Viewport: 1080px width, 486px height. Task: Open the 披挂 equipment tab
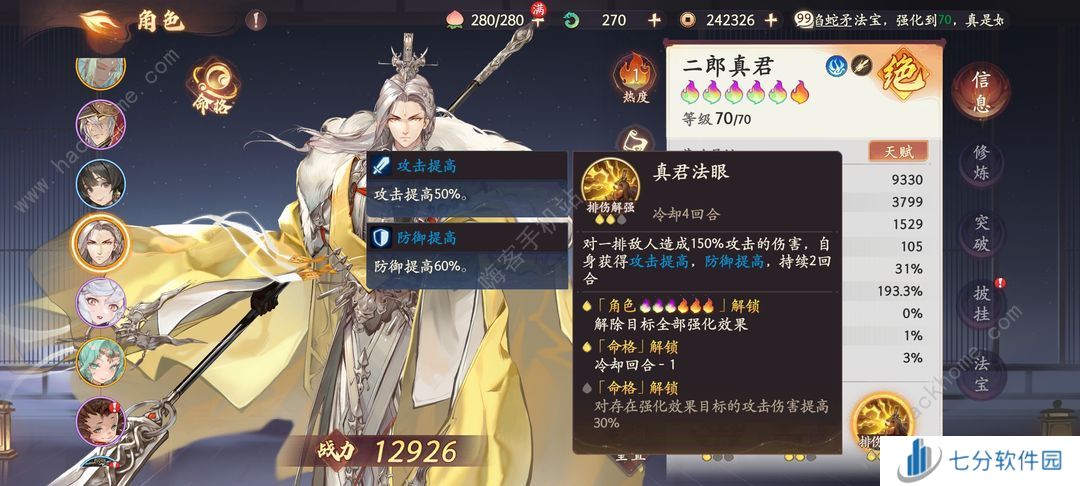coord(985,303)
